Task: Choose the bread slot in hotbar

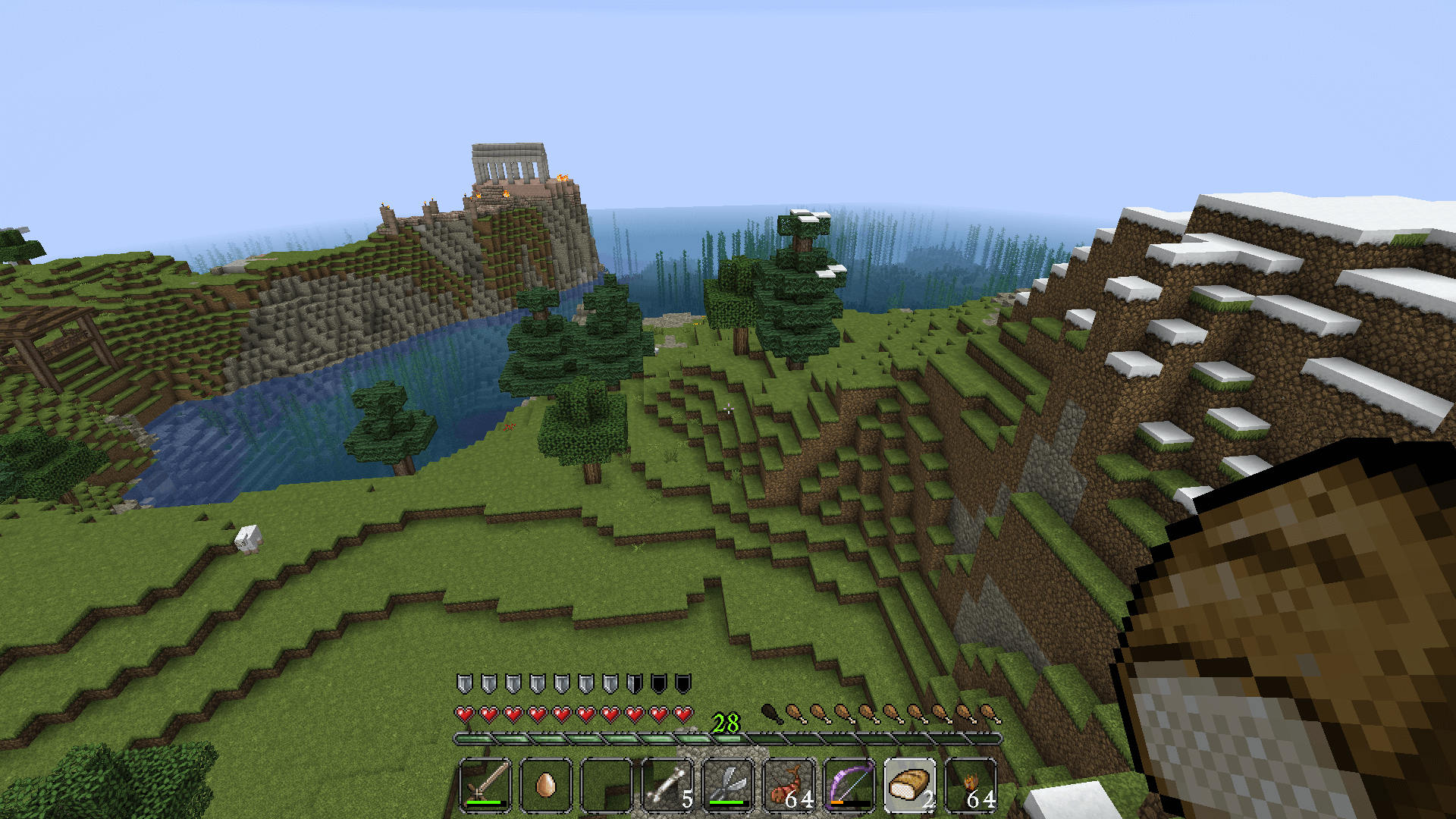Action: 910,784
